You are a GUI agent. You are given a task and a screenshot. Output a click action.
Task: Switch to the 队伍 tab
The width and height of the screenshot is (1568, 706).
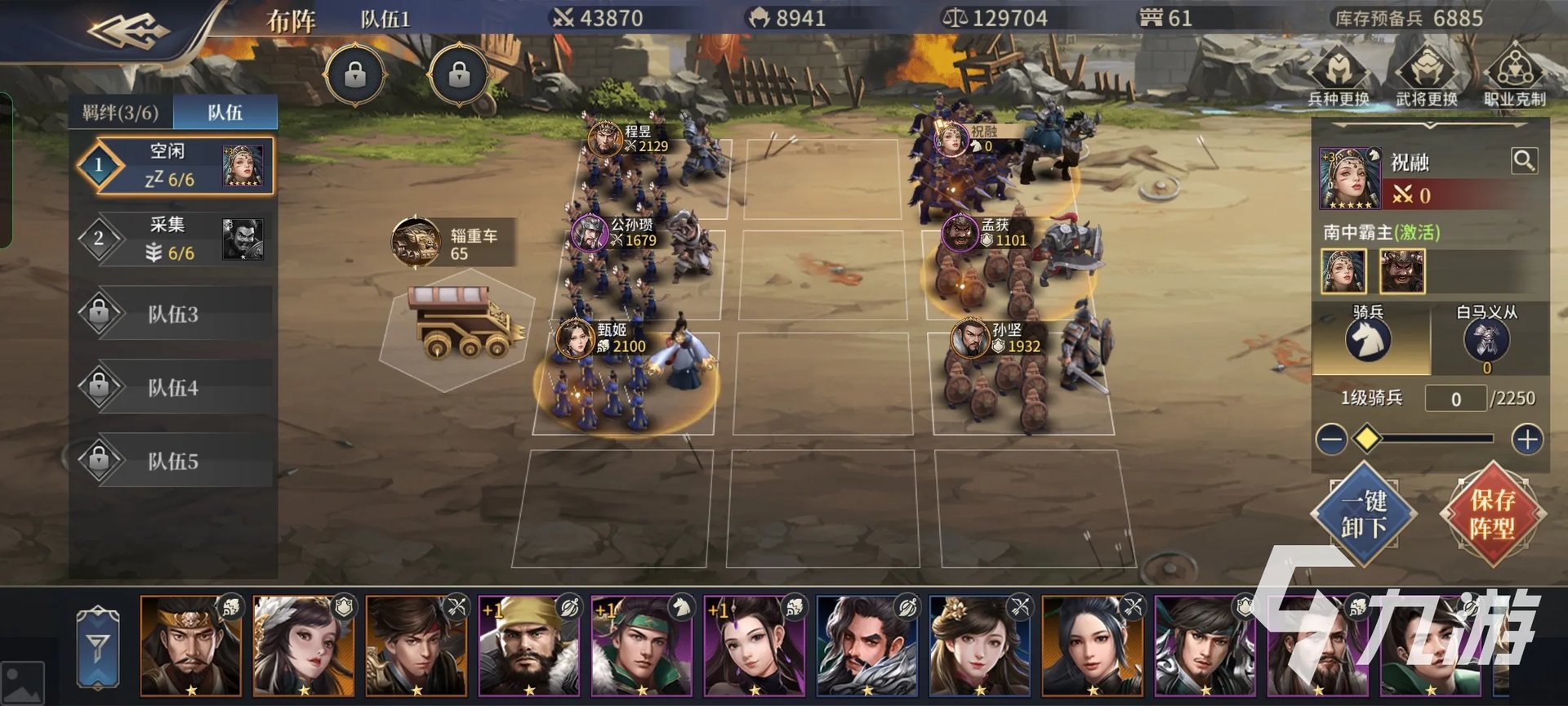(225, 113)
